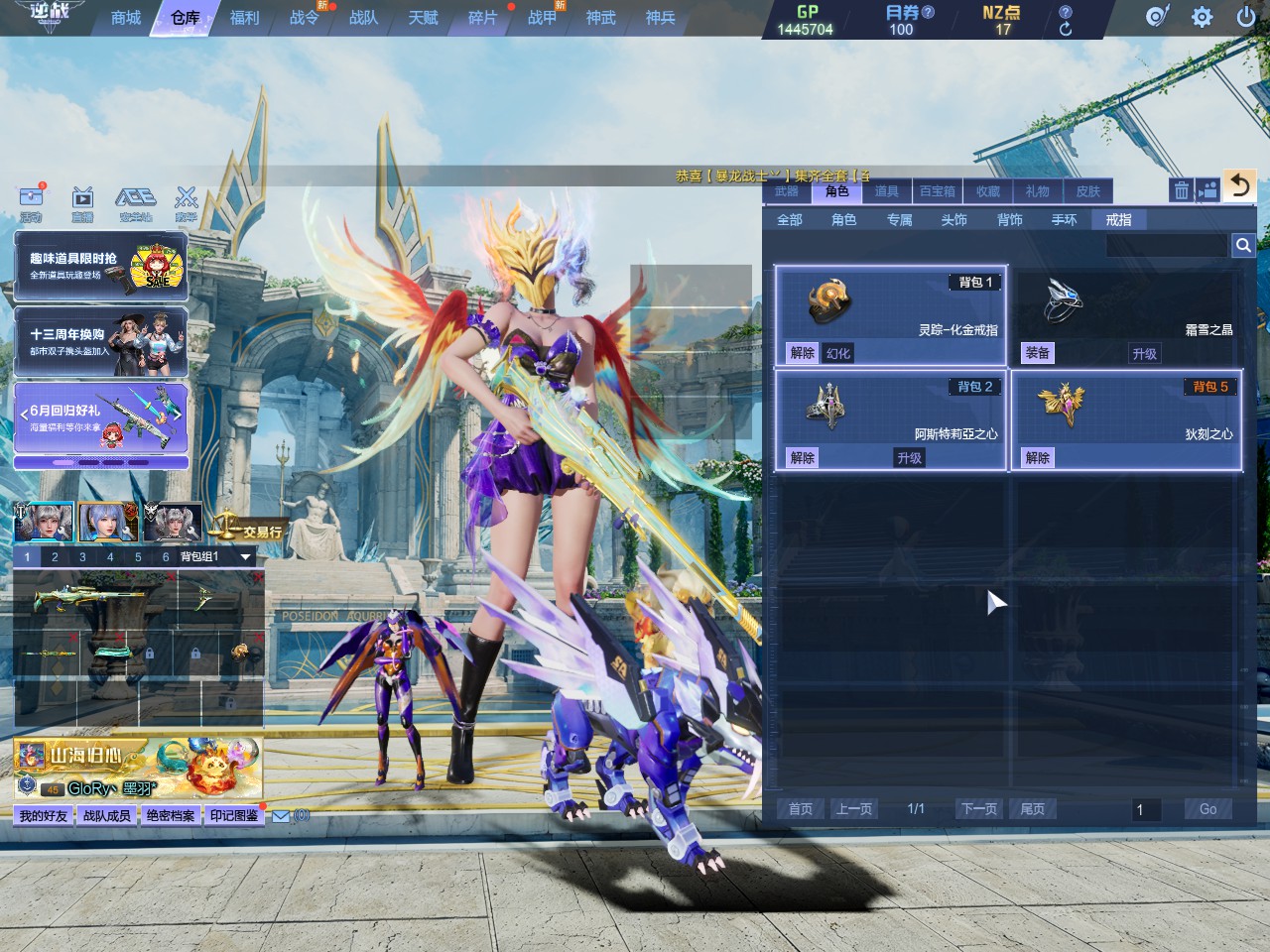The width and height of the screenshot is (1270, 952).
Task: Open the 天赋 talent menu
Action: pos(423,18)
